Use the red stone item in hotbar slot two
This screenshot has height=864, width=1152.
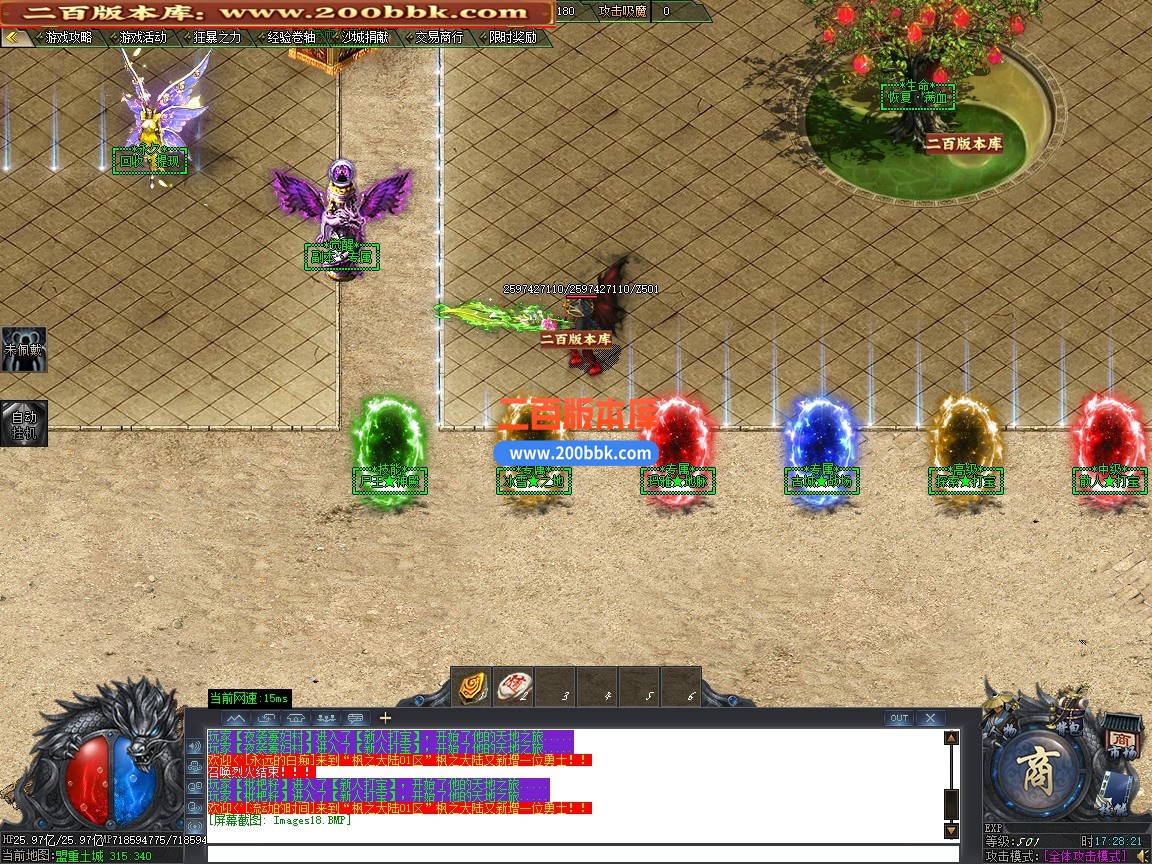(x=515, y=687)
